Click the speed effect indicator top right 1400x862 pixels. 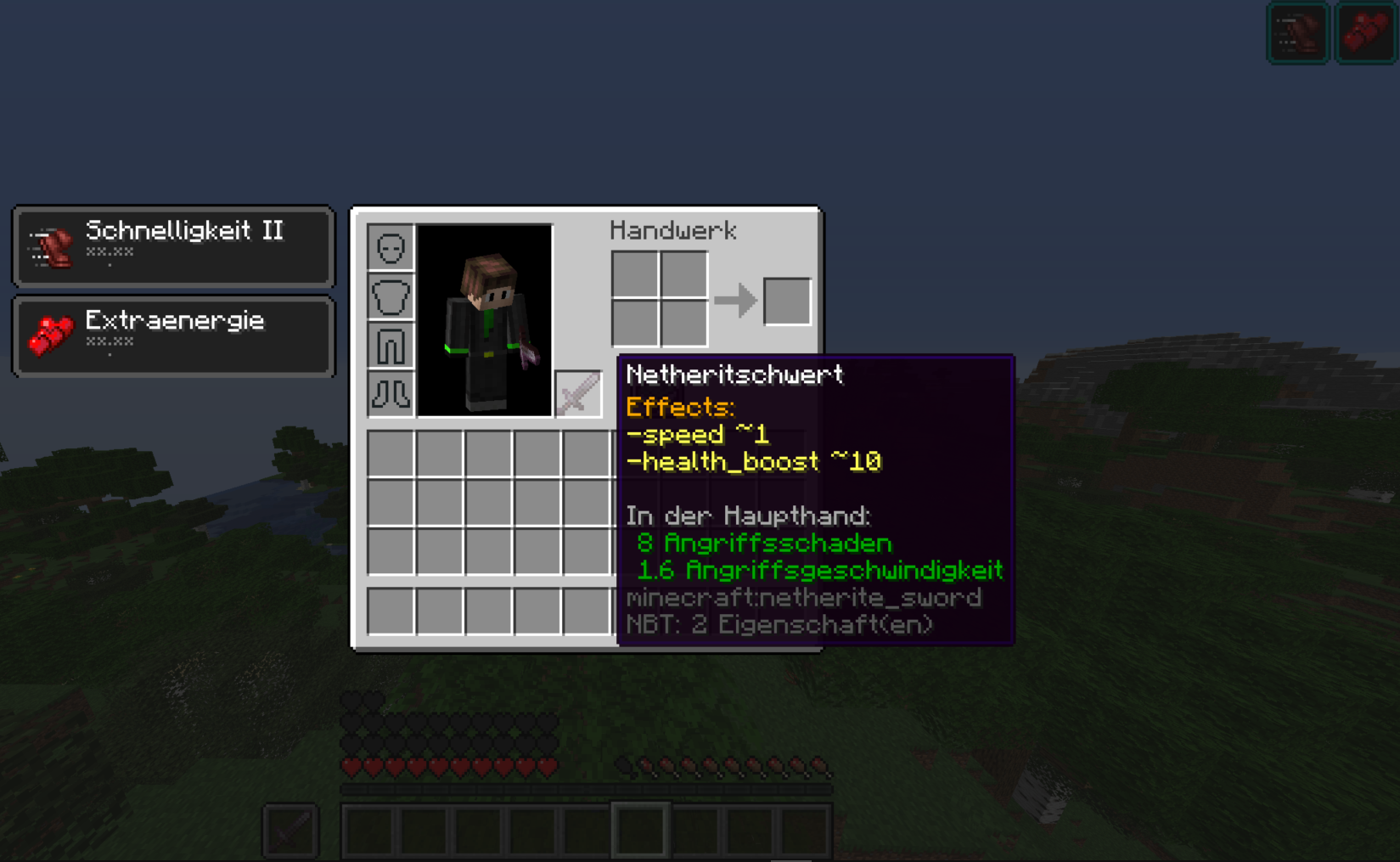(1297, 32)
